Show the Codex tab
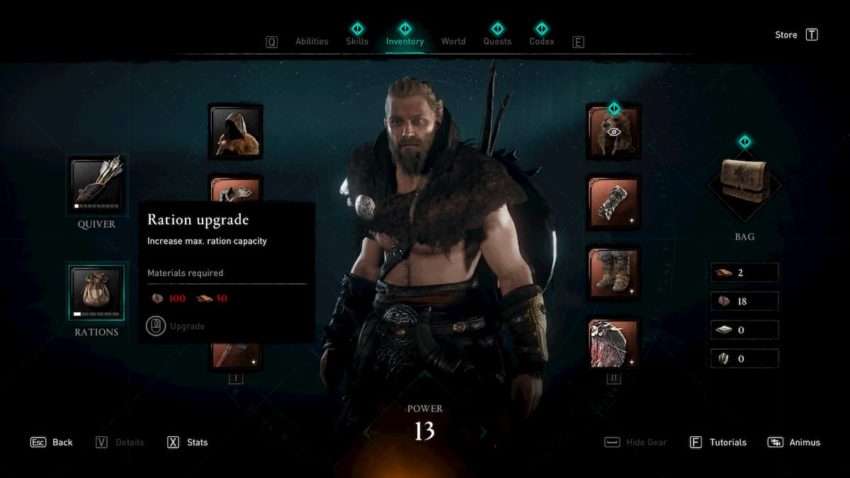Screen dimensions: 850x478 pos(541,42)
